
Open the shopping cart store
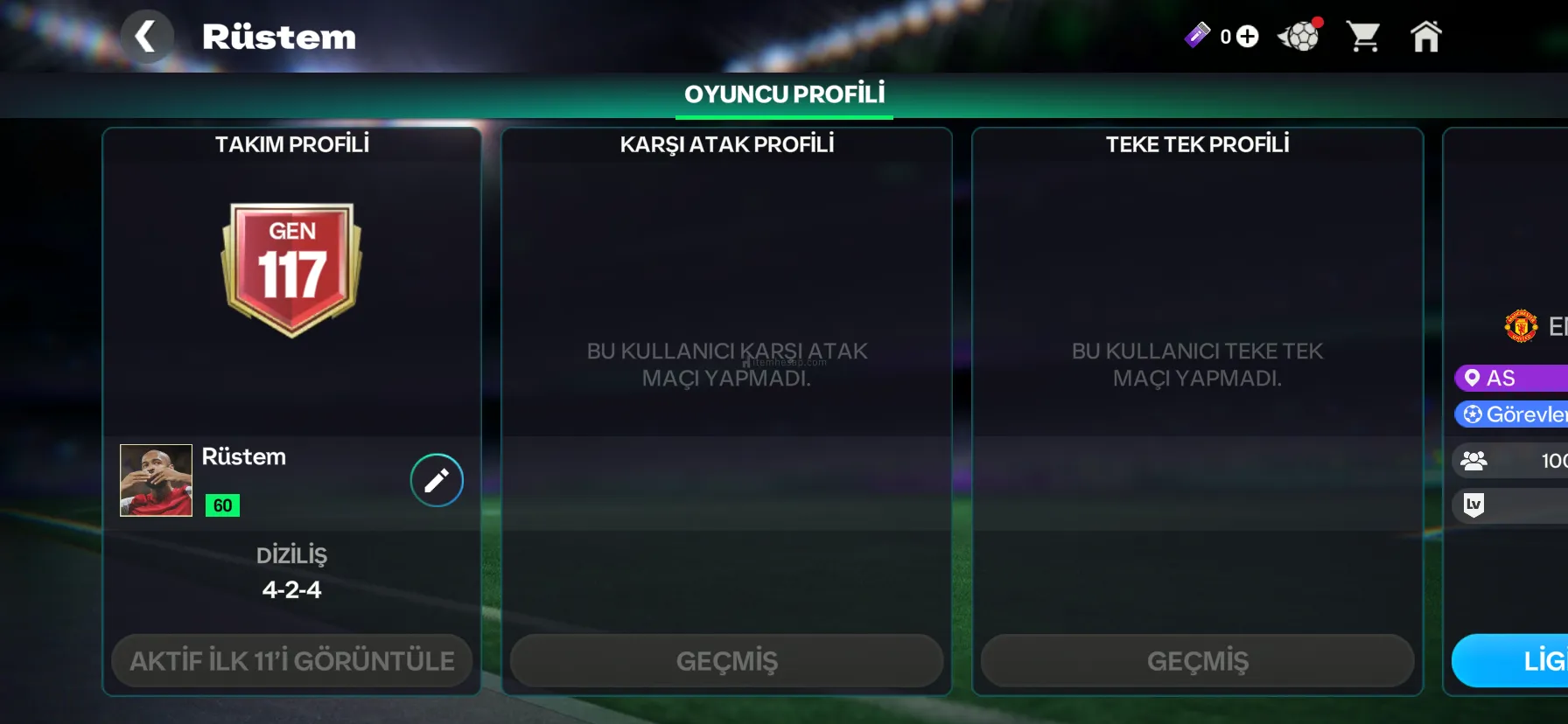coord(1363,37)
